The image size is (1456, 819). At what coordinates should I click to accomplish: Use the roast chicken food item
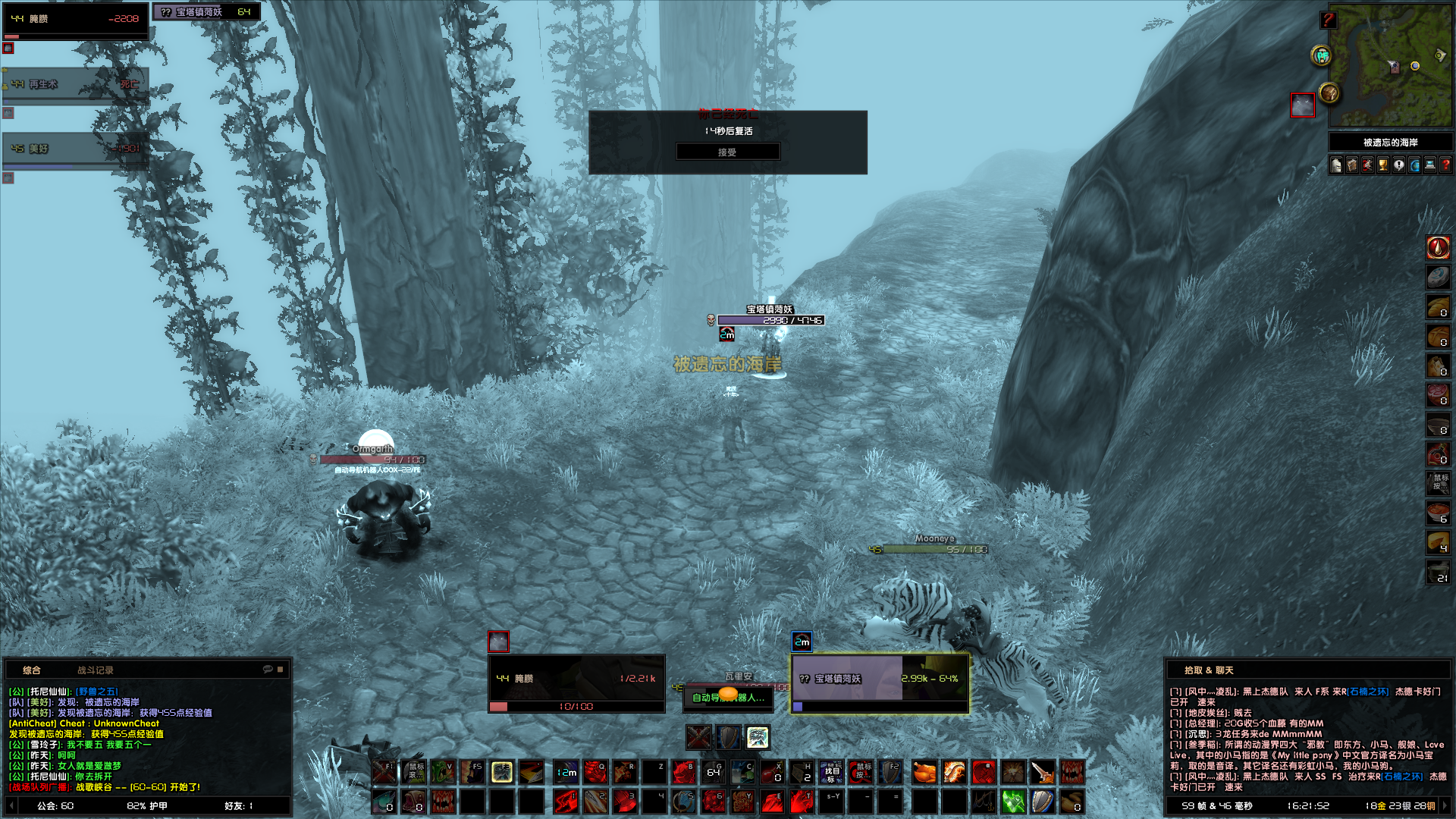pos(924,773)
